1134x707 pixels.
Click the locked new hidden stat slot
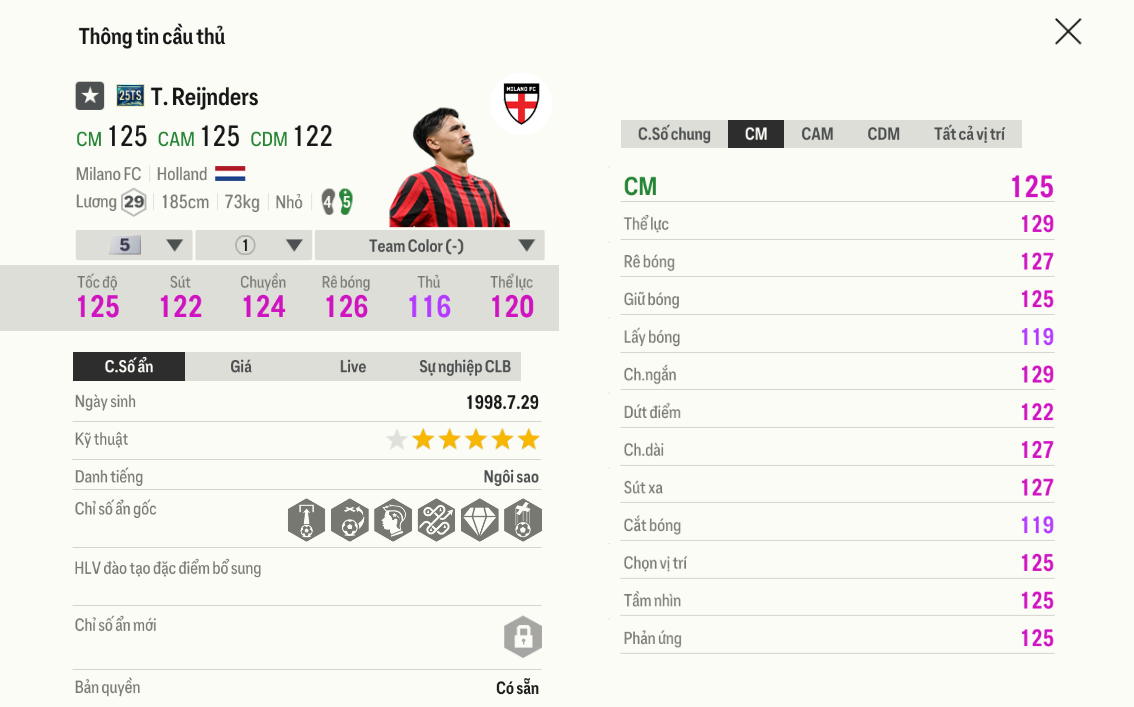[x=522, y=637]
